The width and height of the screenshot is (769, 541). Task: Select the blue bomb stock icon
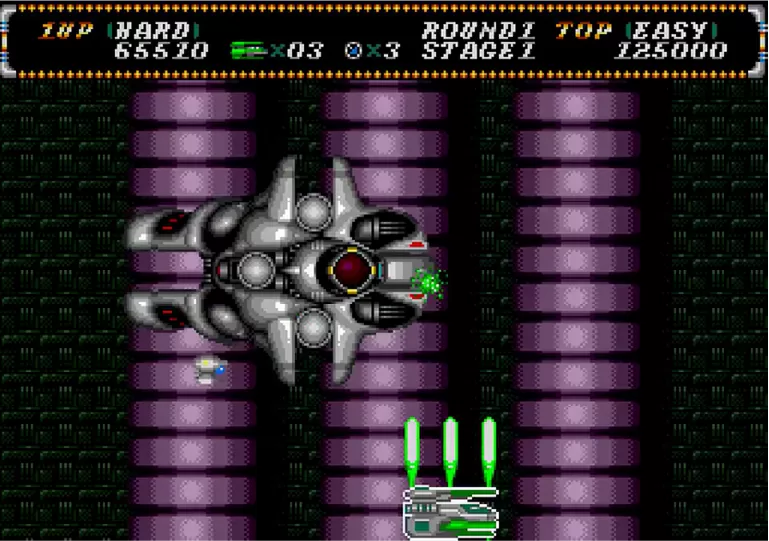353,49
